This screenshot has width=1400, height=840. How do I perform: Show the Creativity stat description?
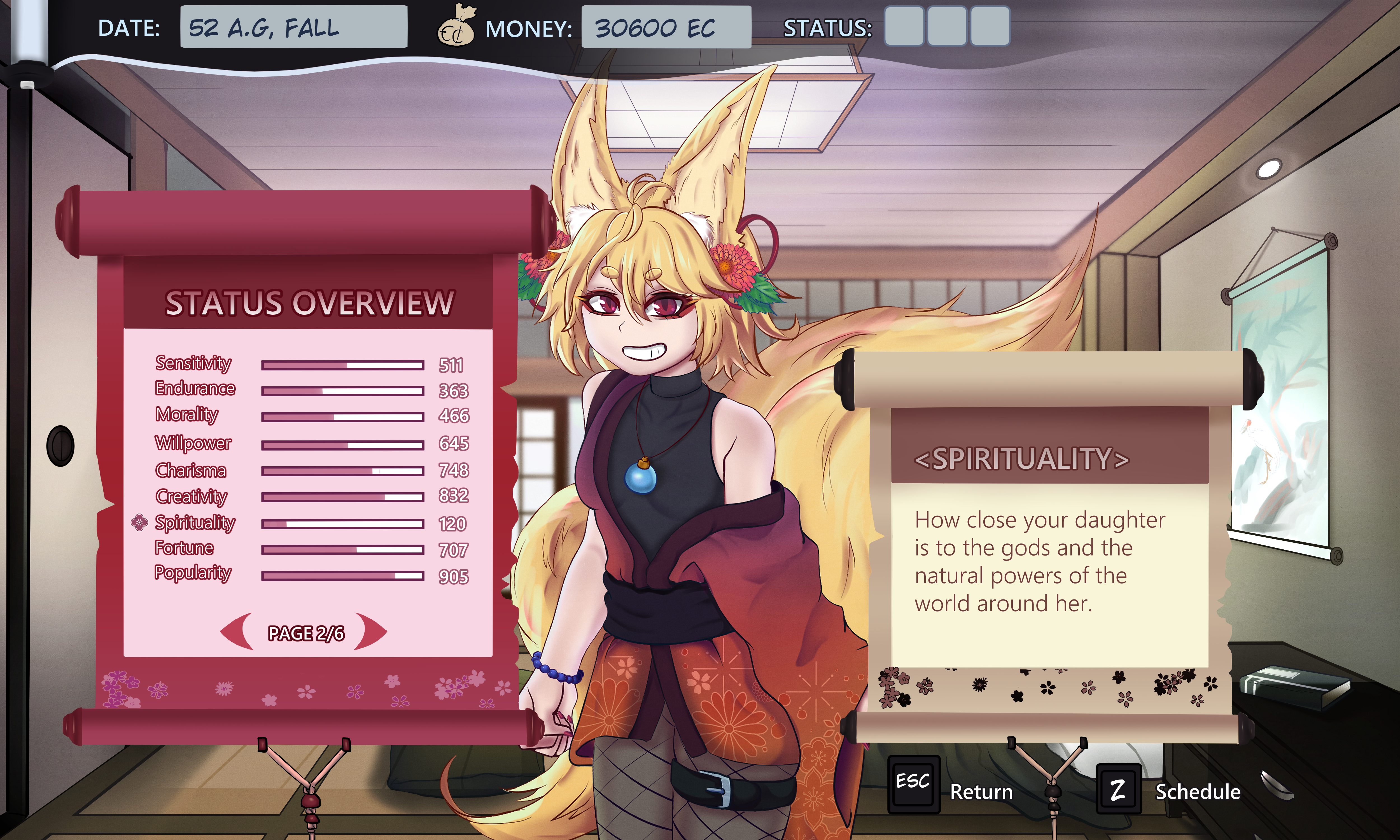pos(191,496)
